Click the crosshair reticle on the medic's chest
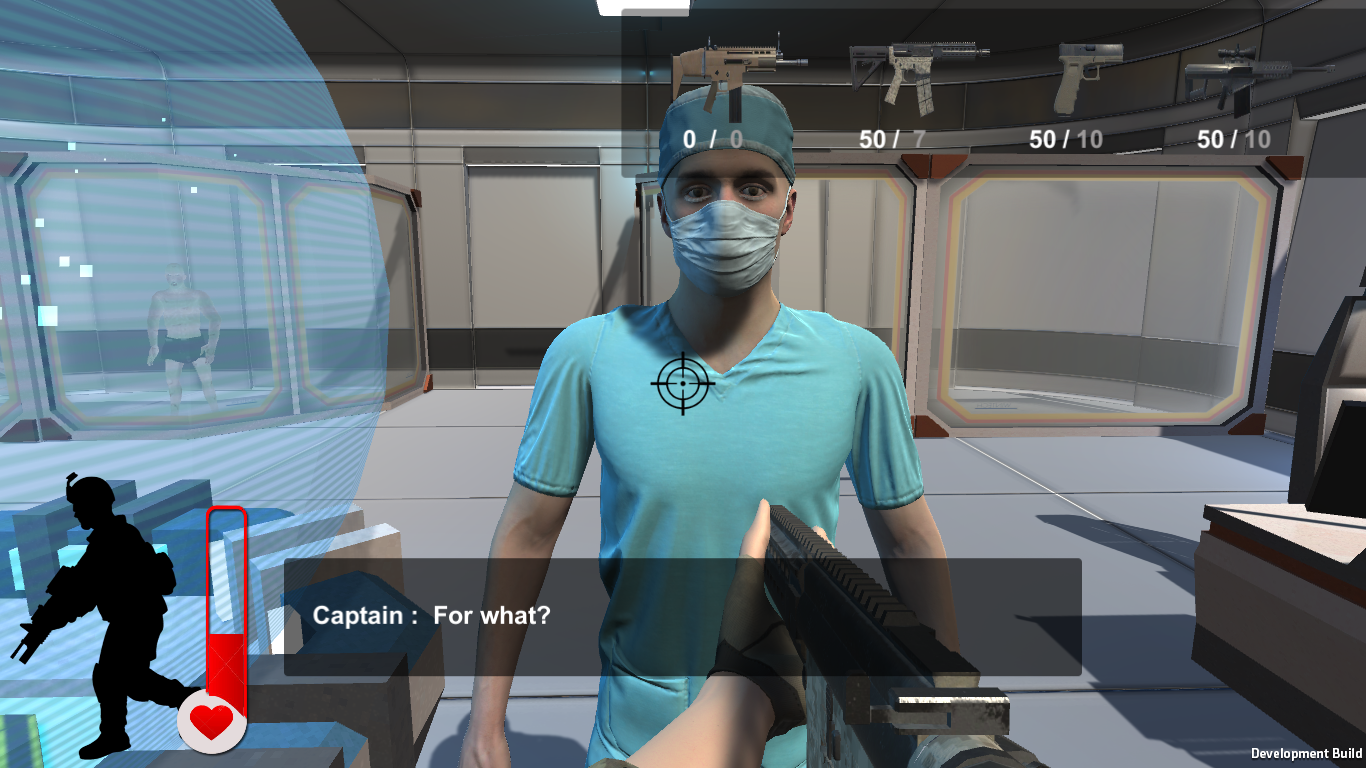The image size is (1366, 768). (683, 383)
